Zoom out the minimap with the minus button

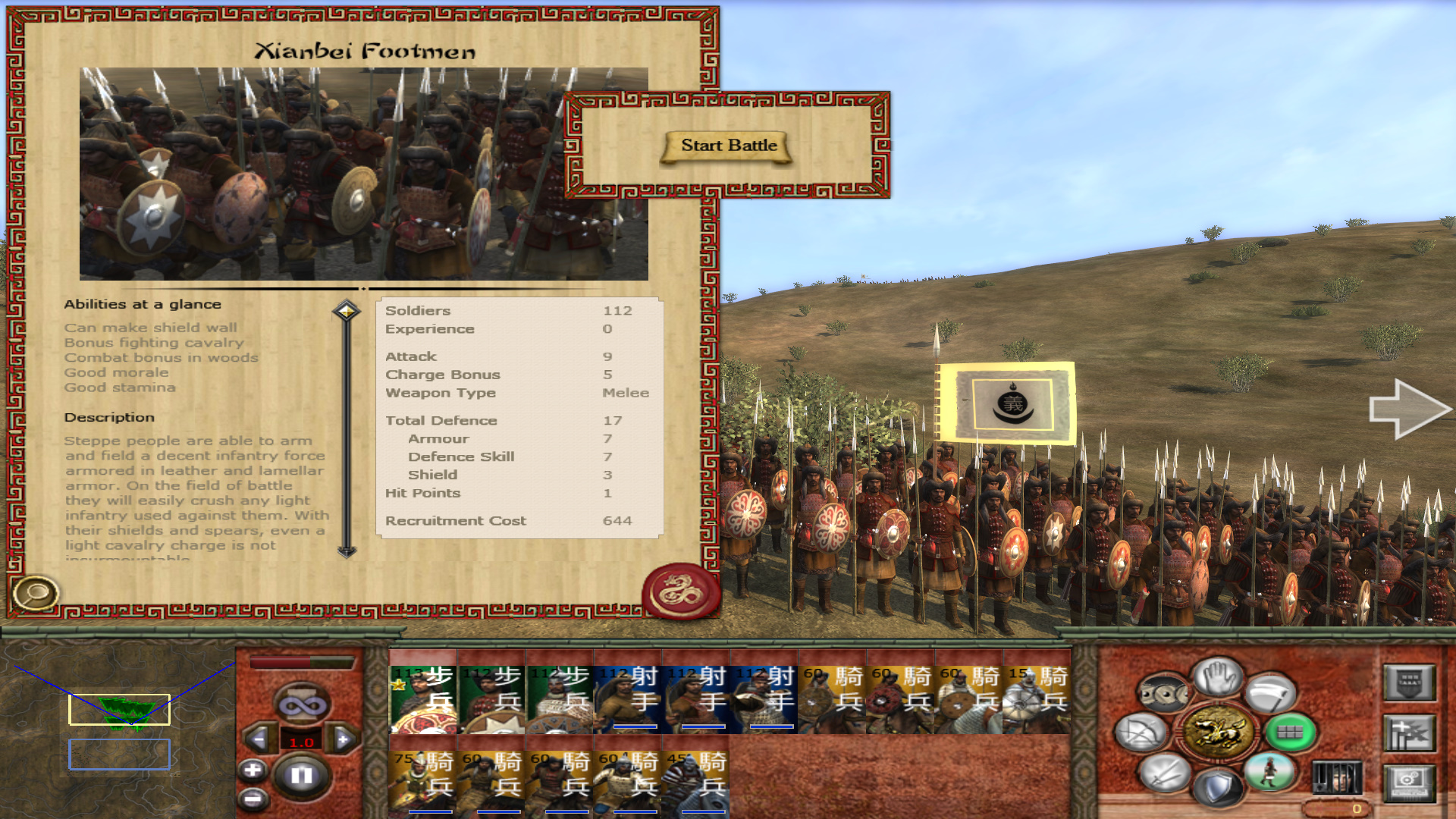253,798
